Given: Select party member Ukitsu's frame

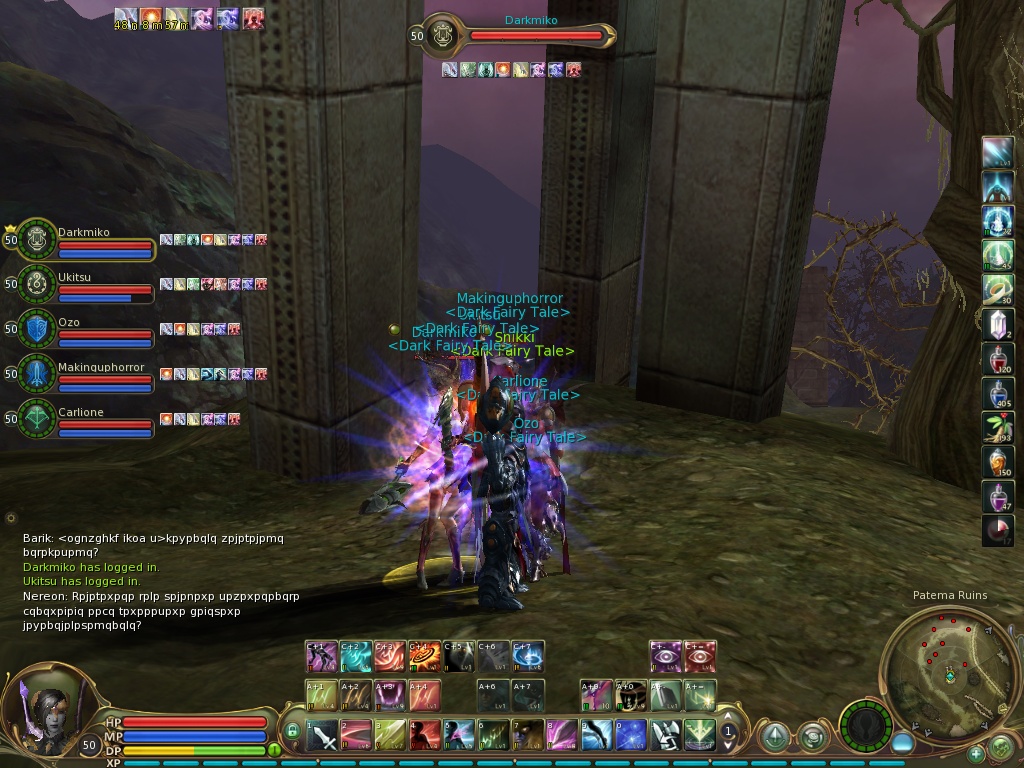Looking at the screenshot, I should point(99,284).
